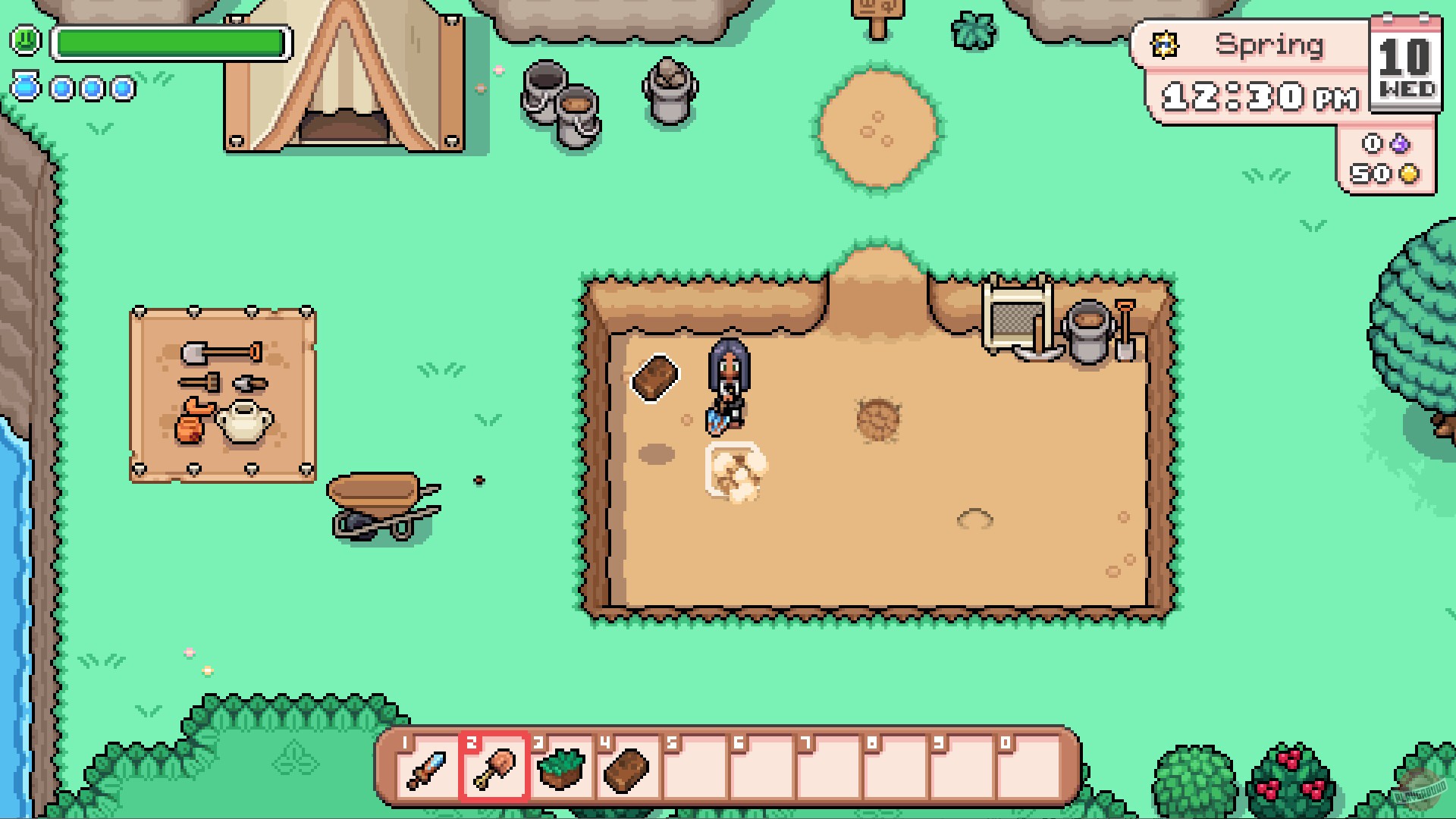Click the 12:30 PM clock display
This screenshot has height=819, width=1456.
point(1259,97)
